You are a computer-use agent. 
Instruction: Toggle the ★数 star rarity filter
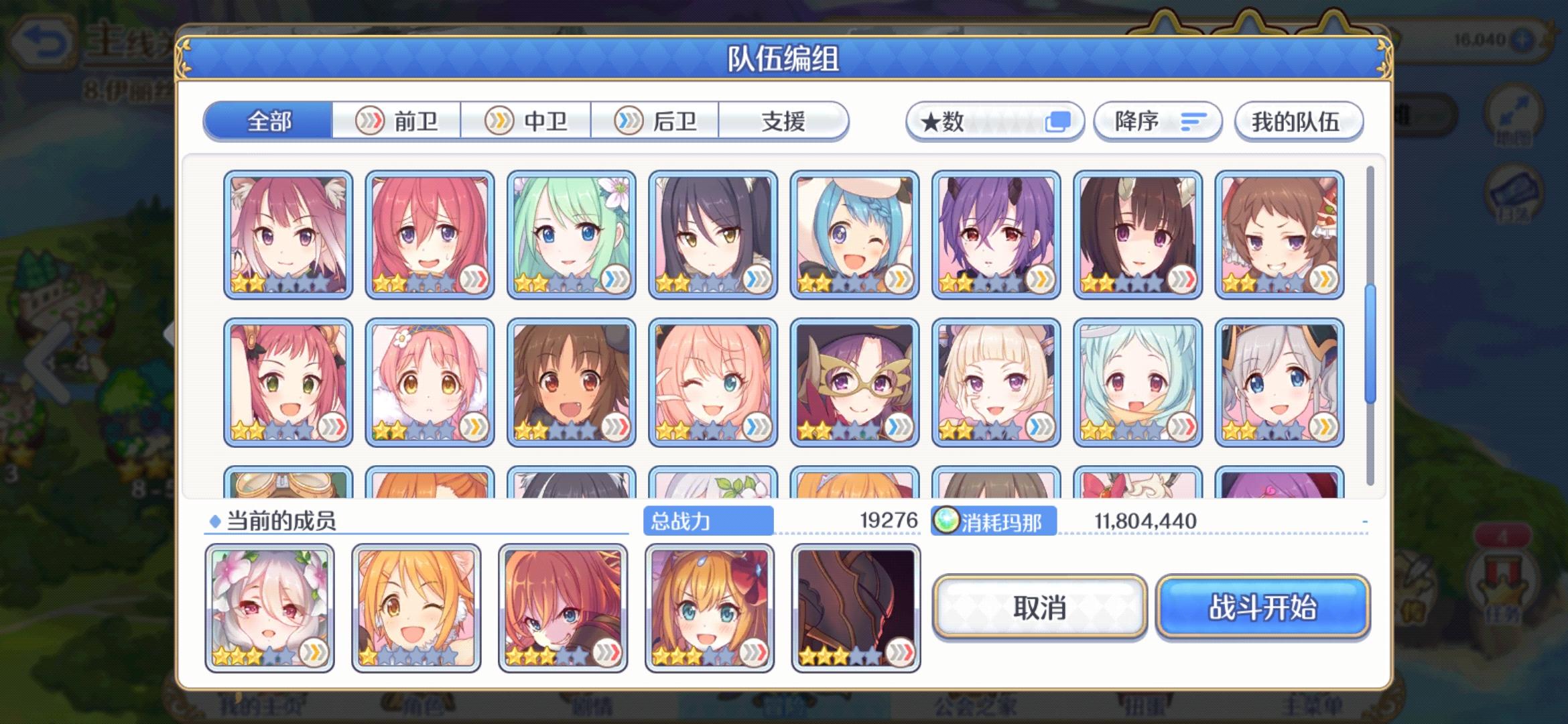tap(985, 121)
